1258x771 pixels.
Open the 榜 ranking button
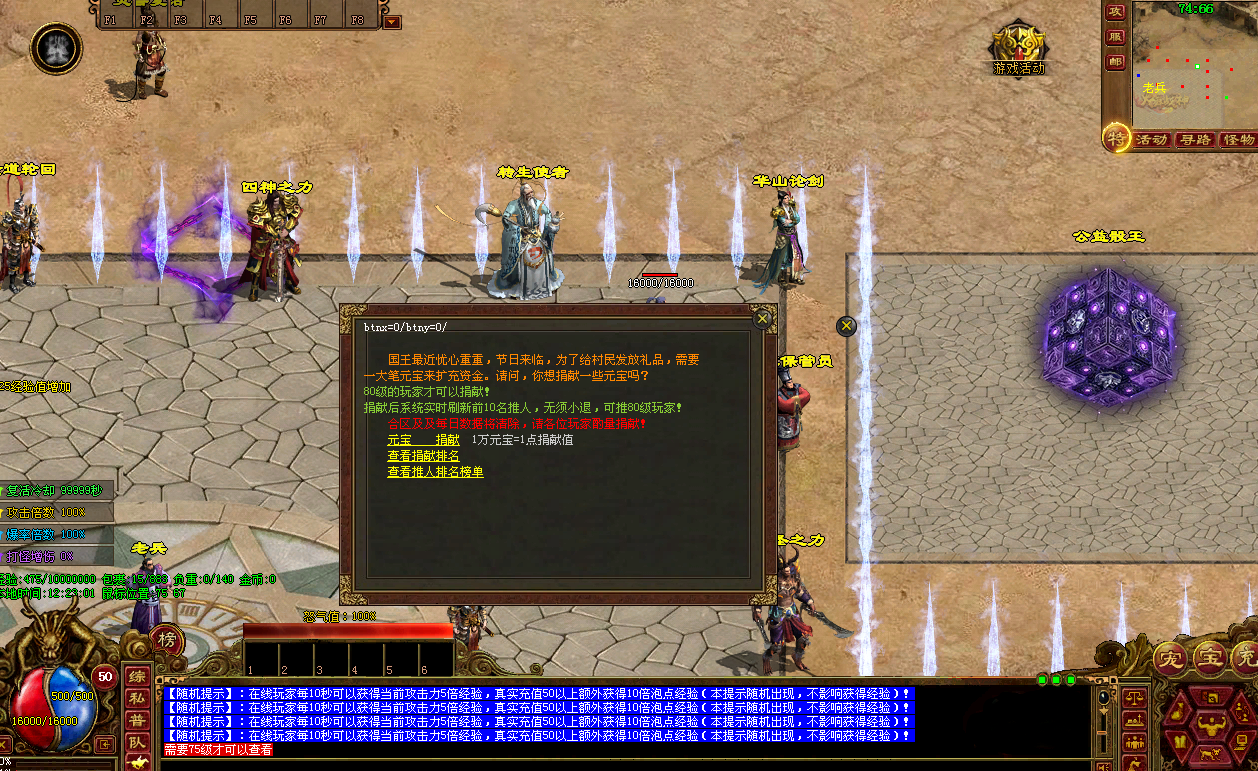point(167,640)
